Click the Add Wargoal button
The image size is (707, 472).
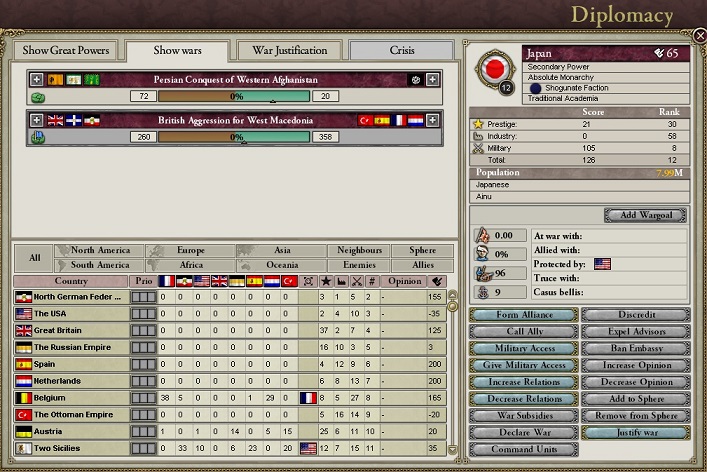coord(645,215)
